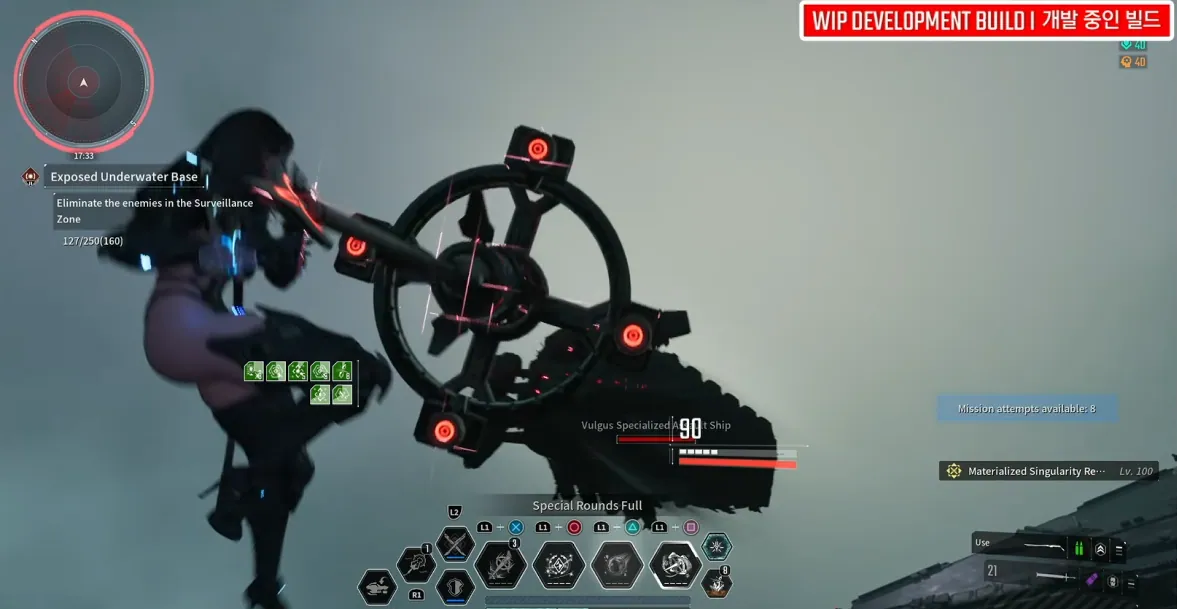This screenshot has height=609, width=1177.
Task: Activate the skill bound to L1 + Circle
Action: (x=559, y=565)
